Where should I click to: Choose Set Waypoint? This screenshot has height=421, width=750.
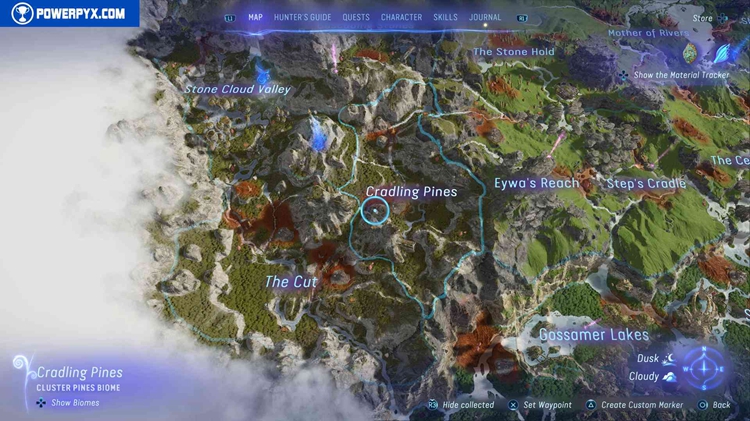tap(545, 405)
